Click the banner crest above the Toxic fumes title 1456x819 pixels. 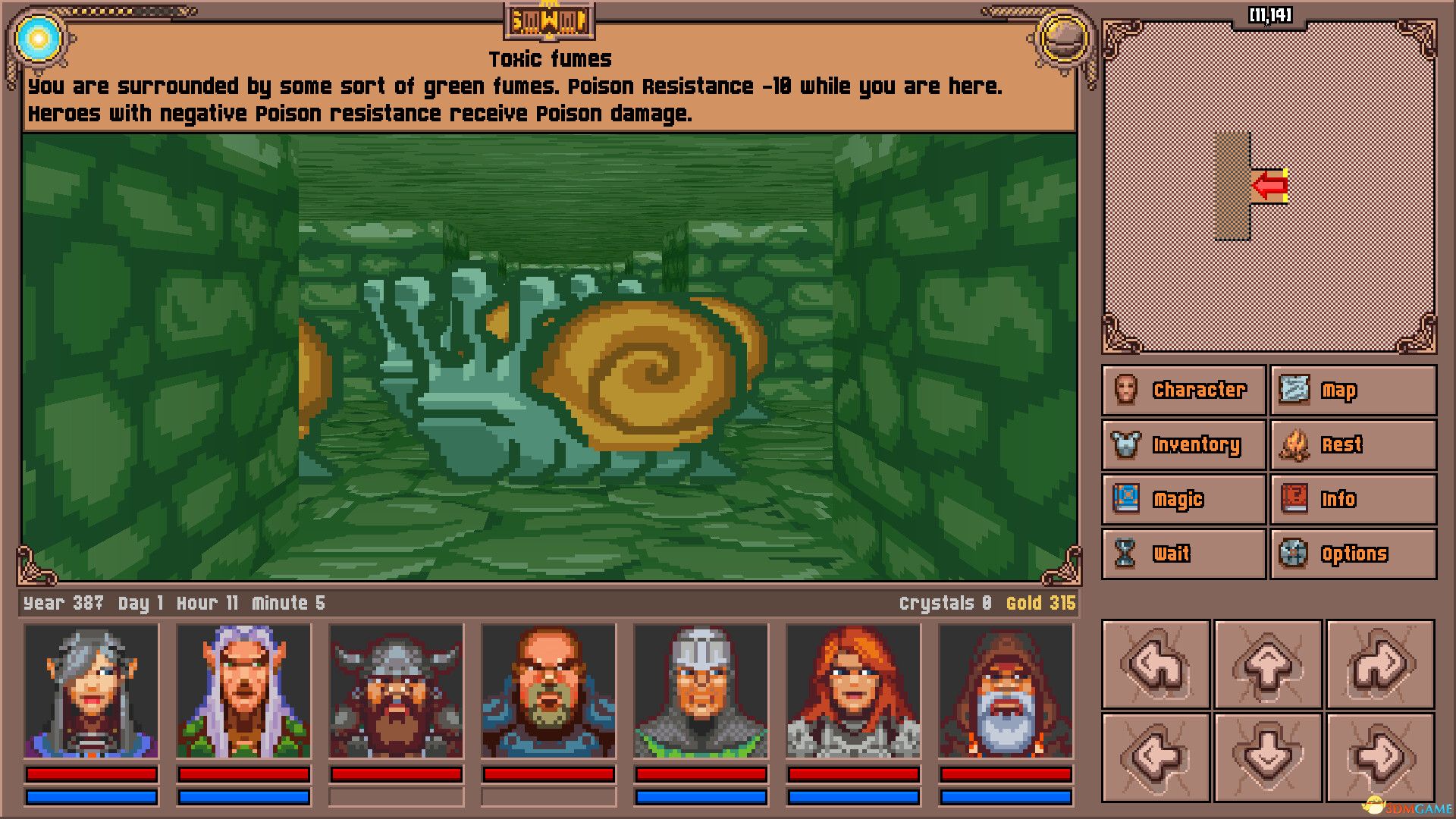pos(548,22)
